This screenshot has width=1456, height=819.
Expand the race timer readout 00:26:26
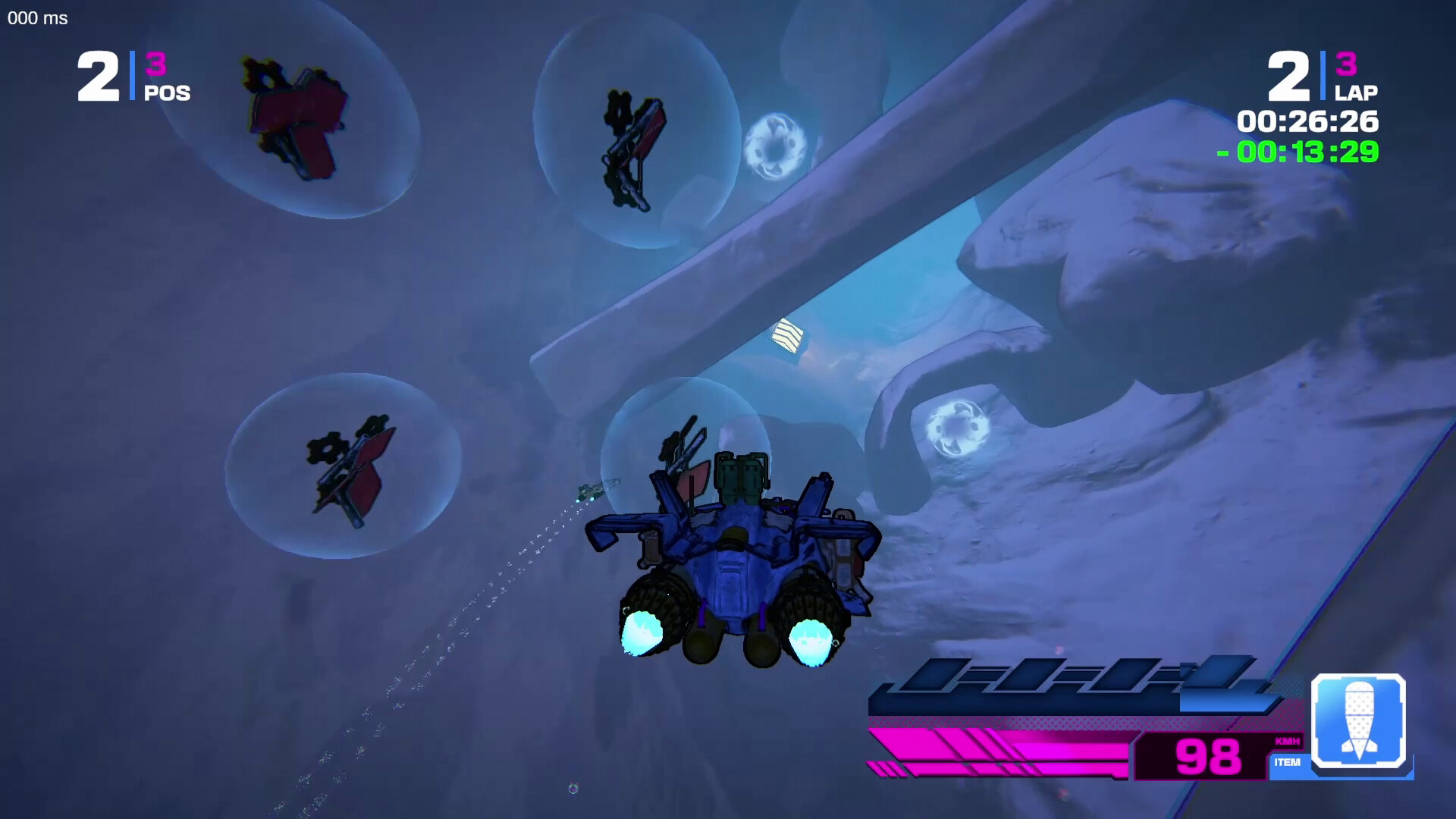[x=1308, y=121]
